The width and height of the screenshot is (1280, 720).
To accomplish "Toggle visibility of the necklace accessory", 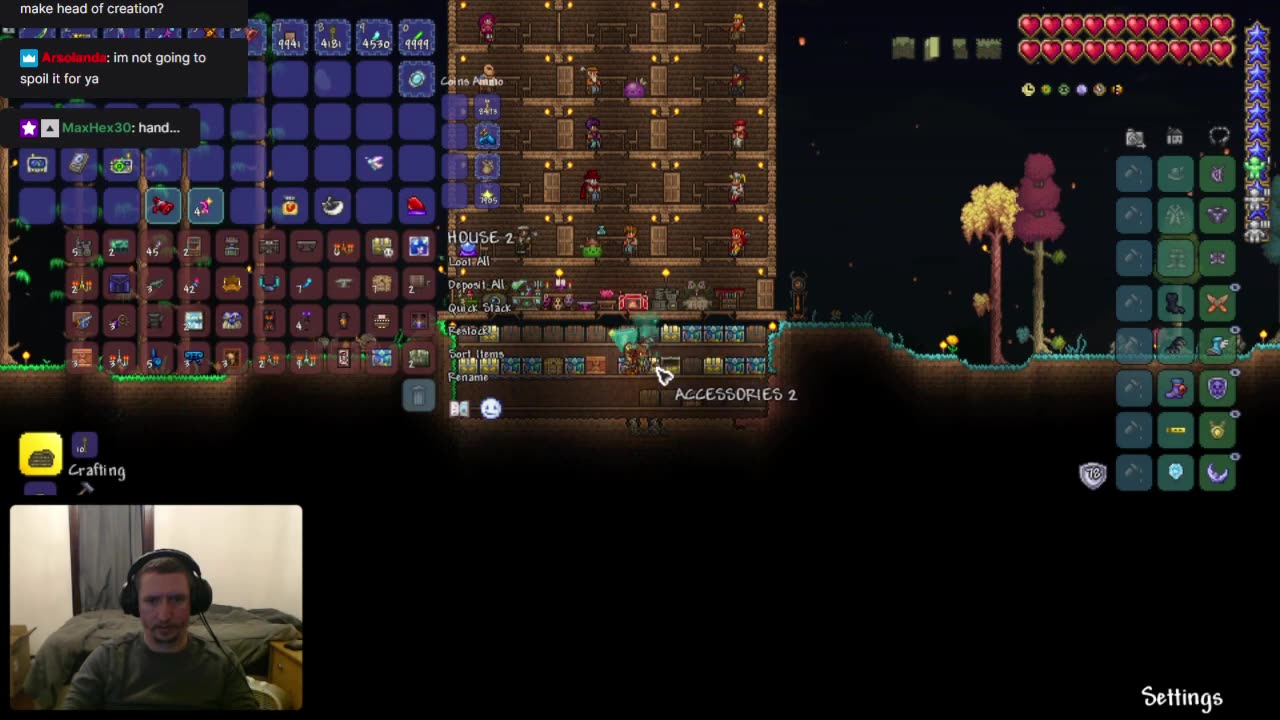I will pos(1234,414).
